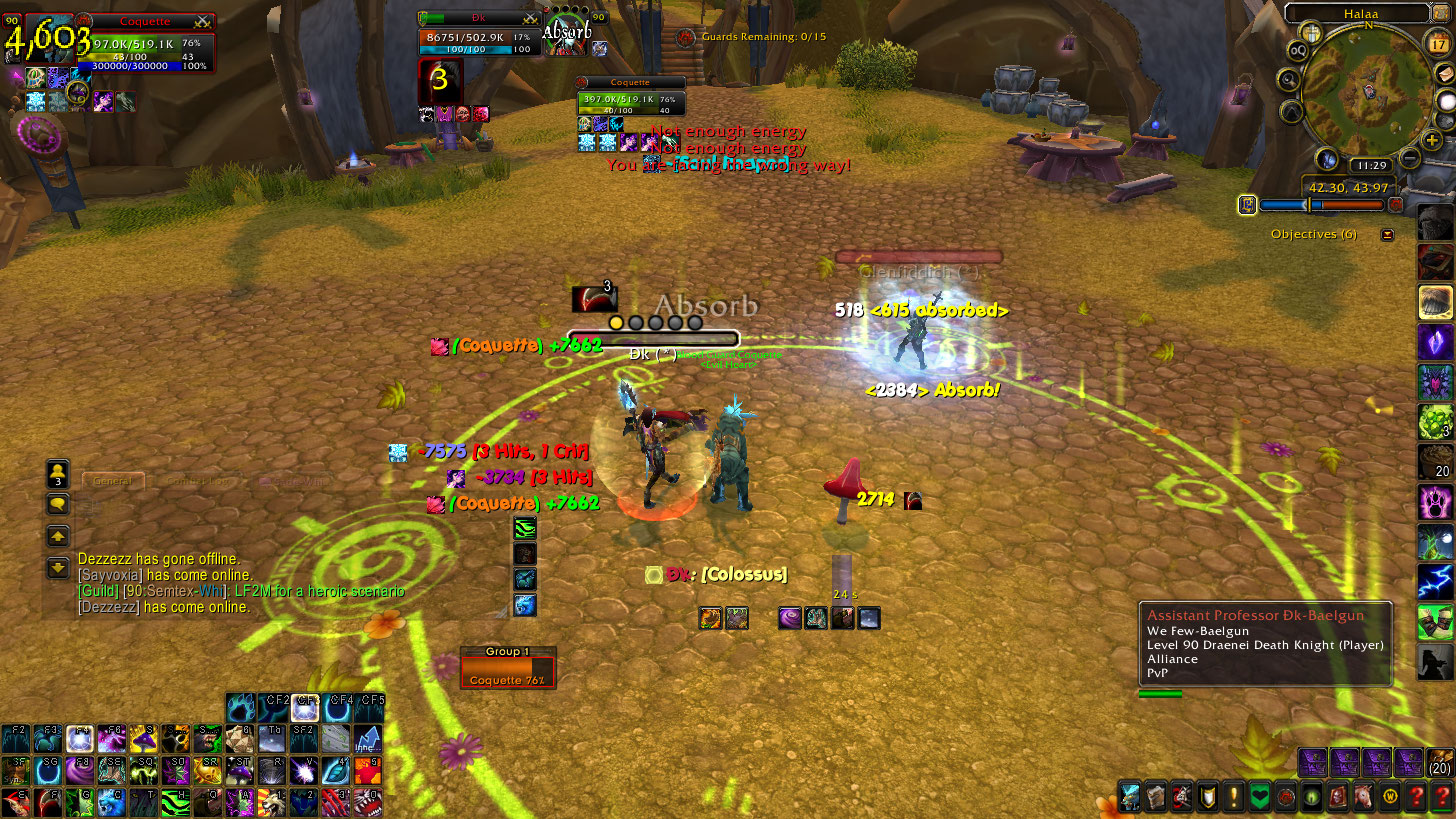Zoom in the minimap with the plus button

click(x=1432, y=138)
